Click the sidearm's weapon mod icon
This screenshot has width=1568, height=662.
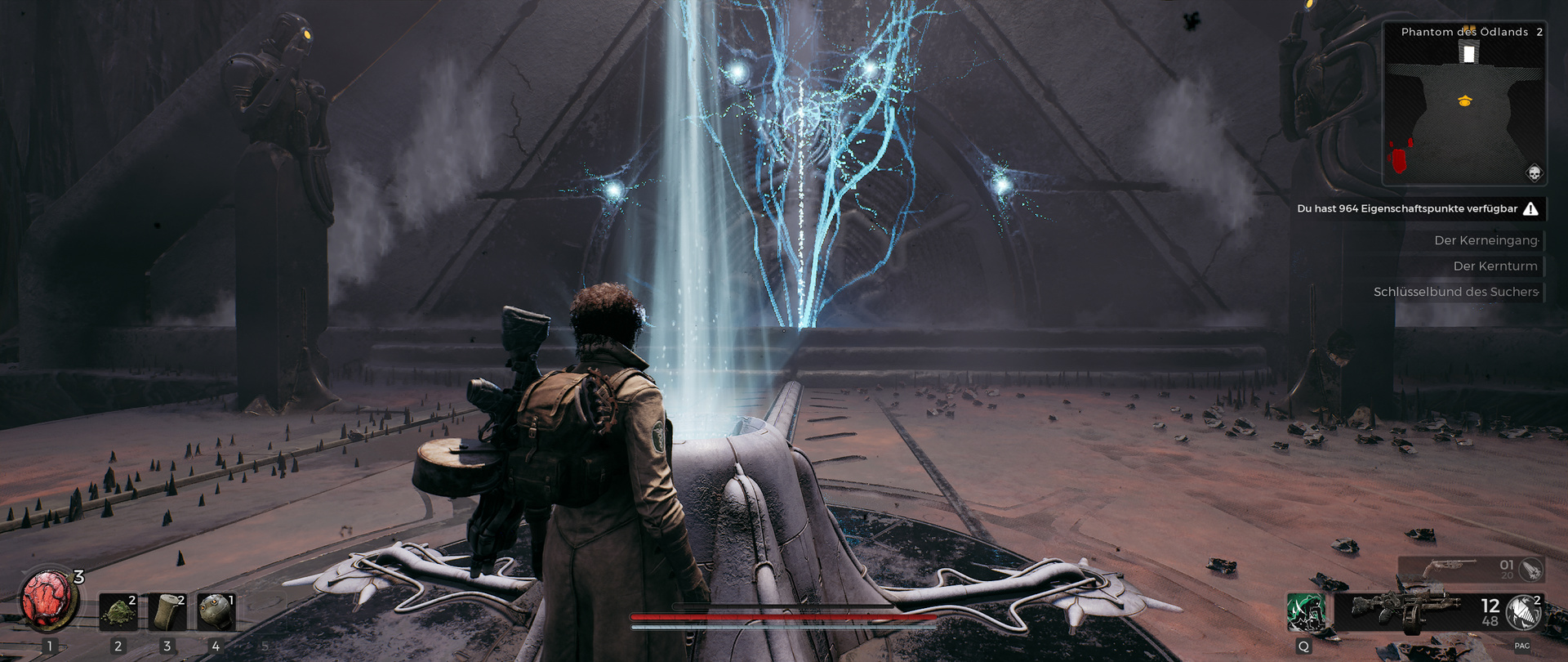1530,568
